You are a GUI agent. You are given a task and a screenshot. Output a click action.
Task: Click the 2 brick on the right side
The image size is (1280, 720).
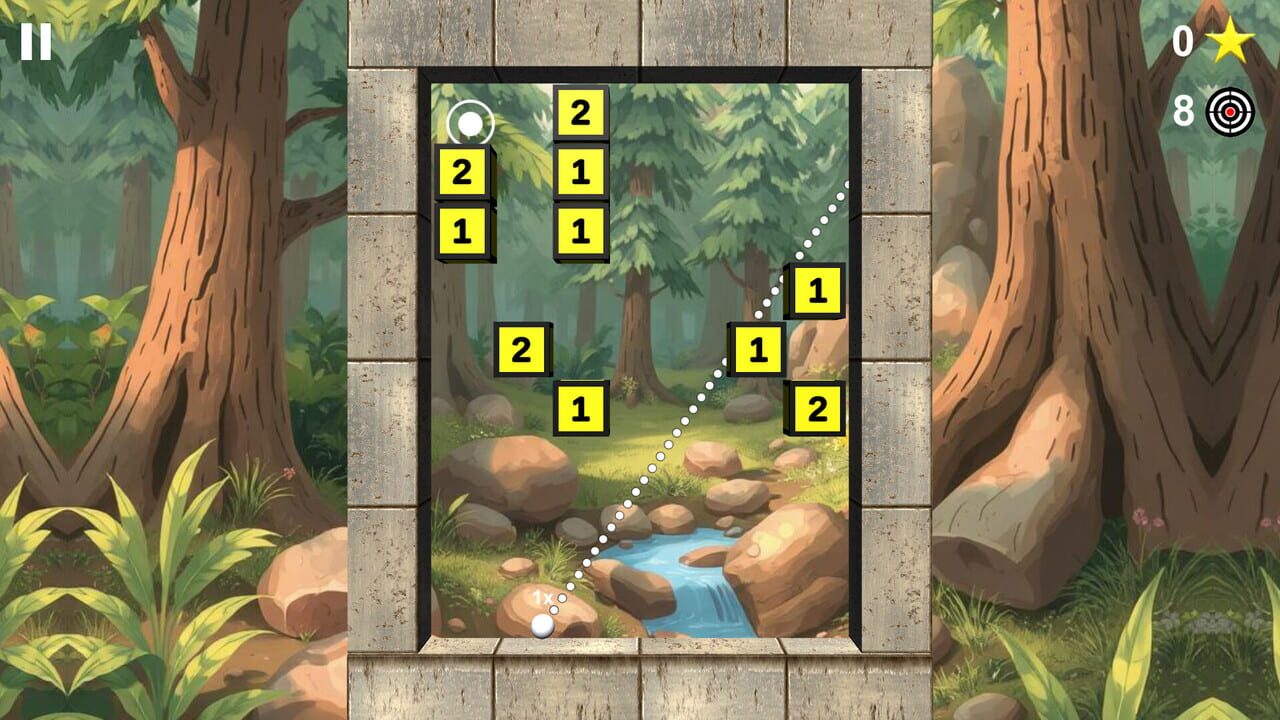coord(817,409)
